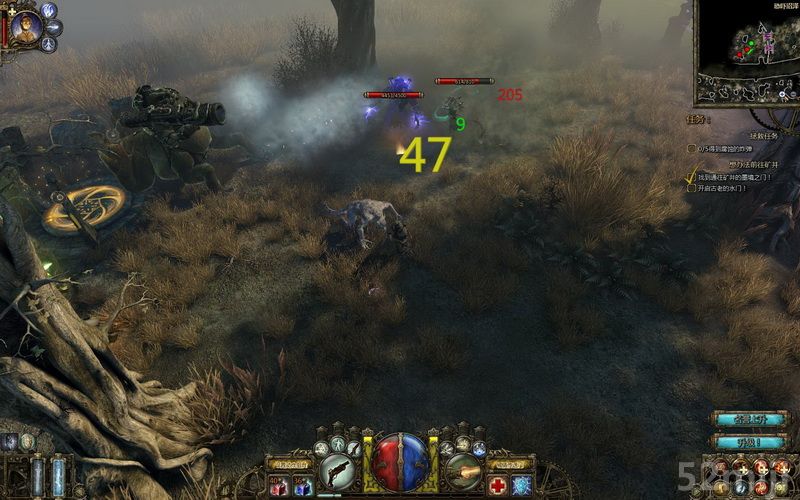Click the upper cyan level-up button
Image resolution: width=800 pixels, height=500 pixels.
pyautogui.click(x=748, y=418)
